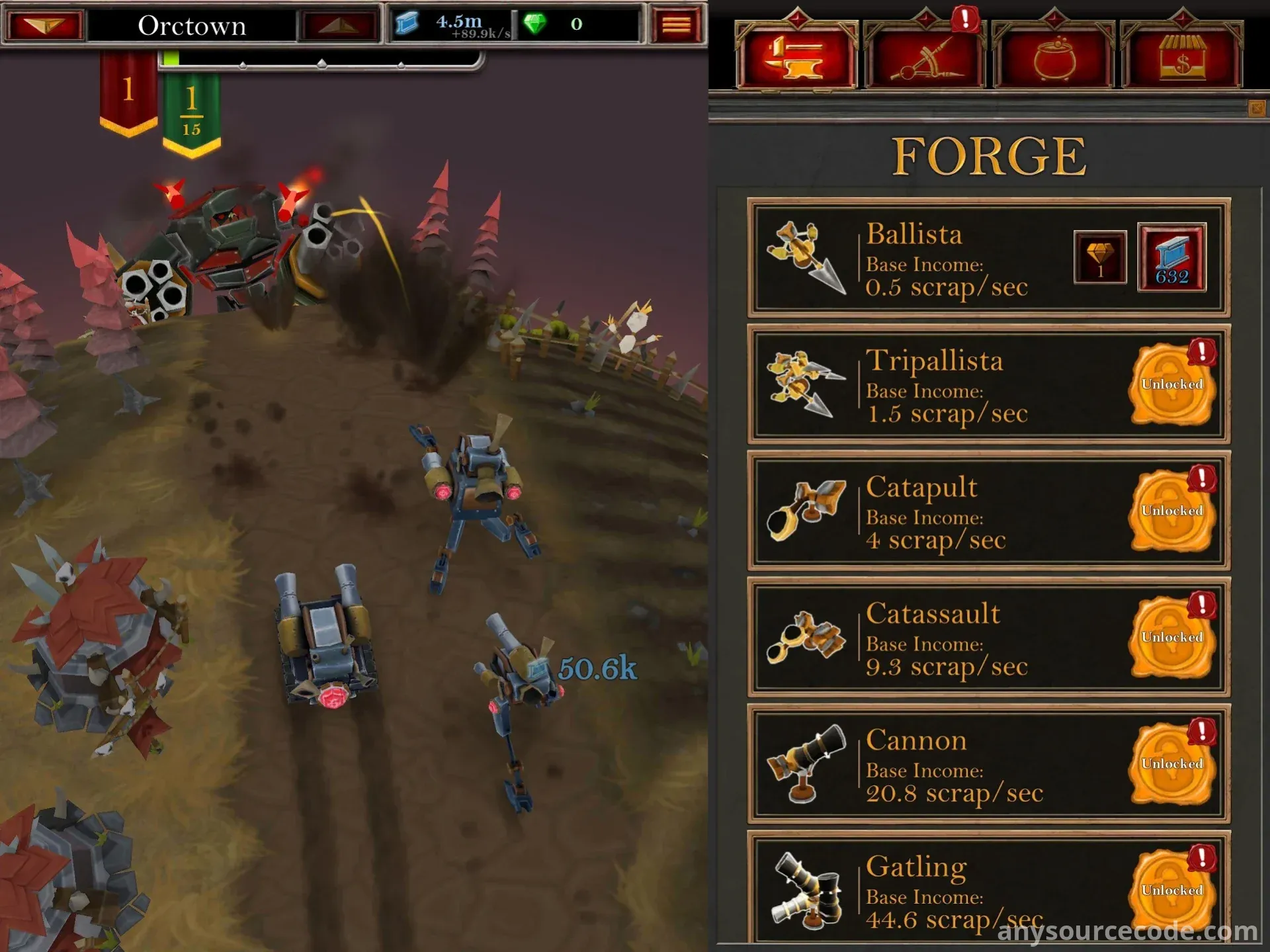Claim the Catapult Unlocked seal
Viewport: 1270px width, 952px height.
coord(1171,510)
